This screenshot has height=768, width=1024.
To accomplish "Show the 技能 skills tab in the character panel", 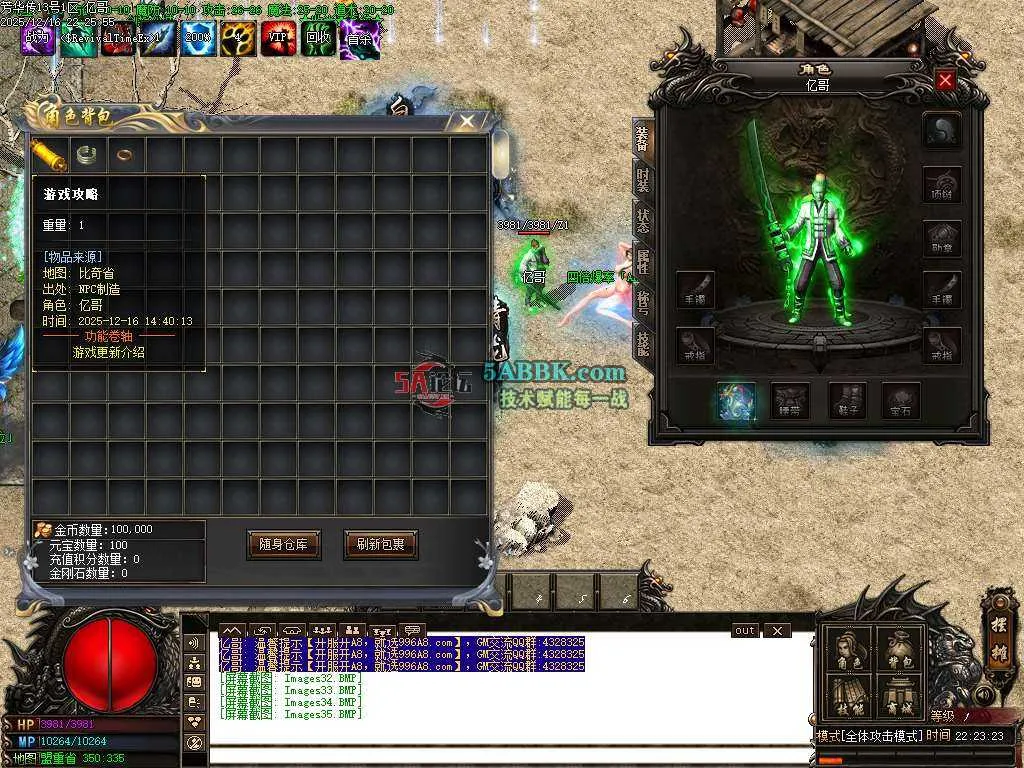I will coord(643,342).
